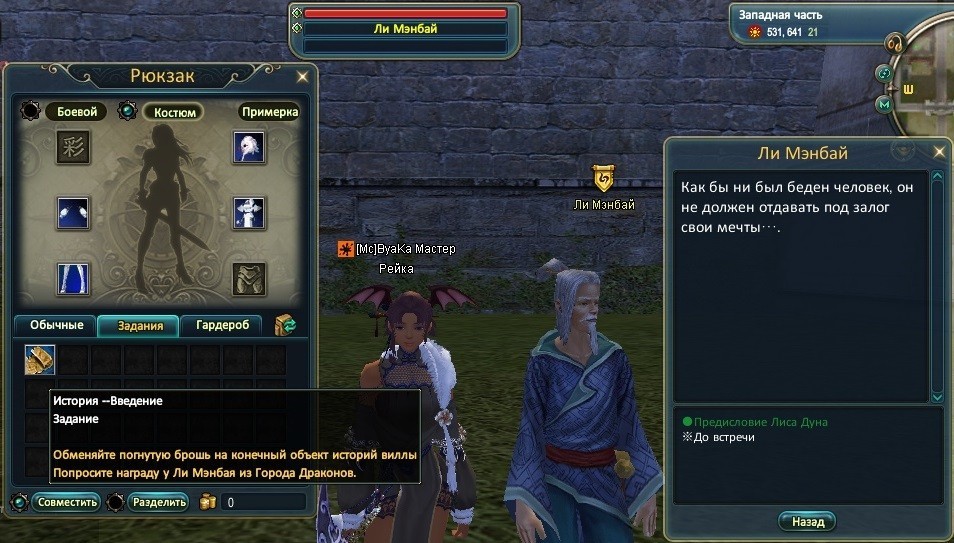
Task: Click the Совместить combine button
Action: [67, 502]
